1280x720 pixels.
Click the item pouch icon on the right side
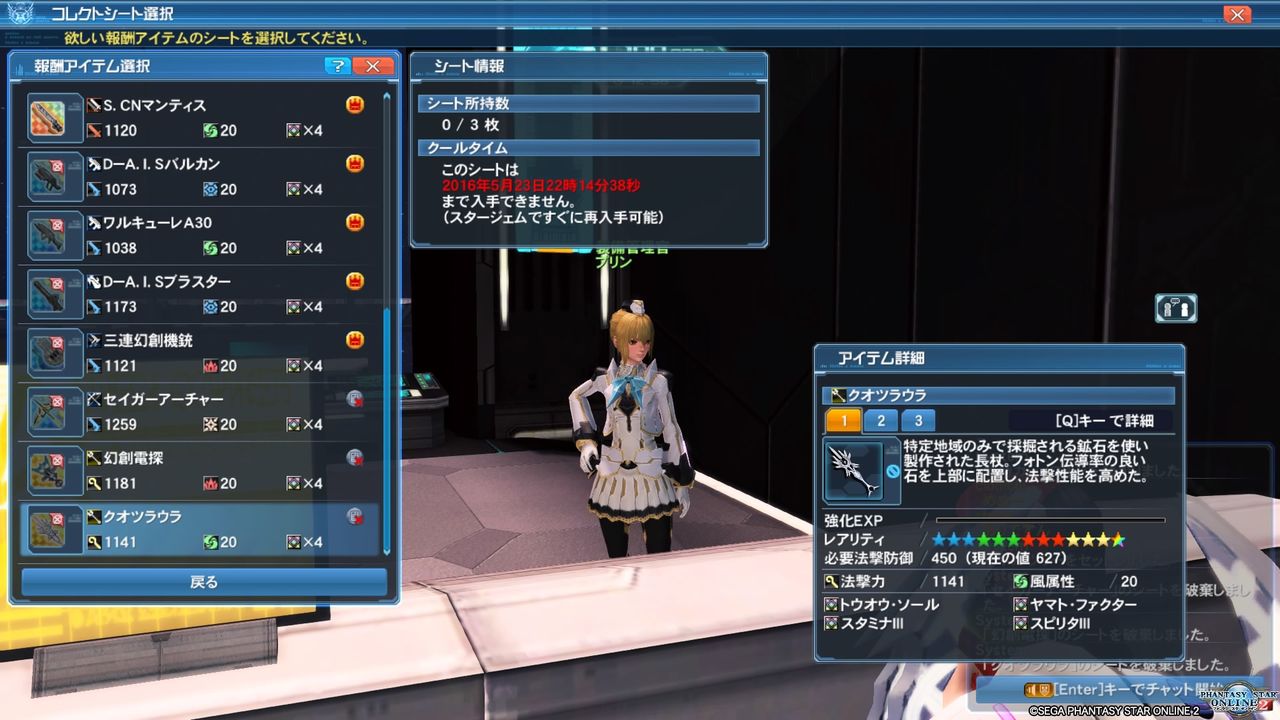[x=1175, y=308]
